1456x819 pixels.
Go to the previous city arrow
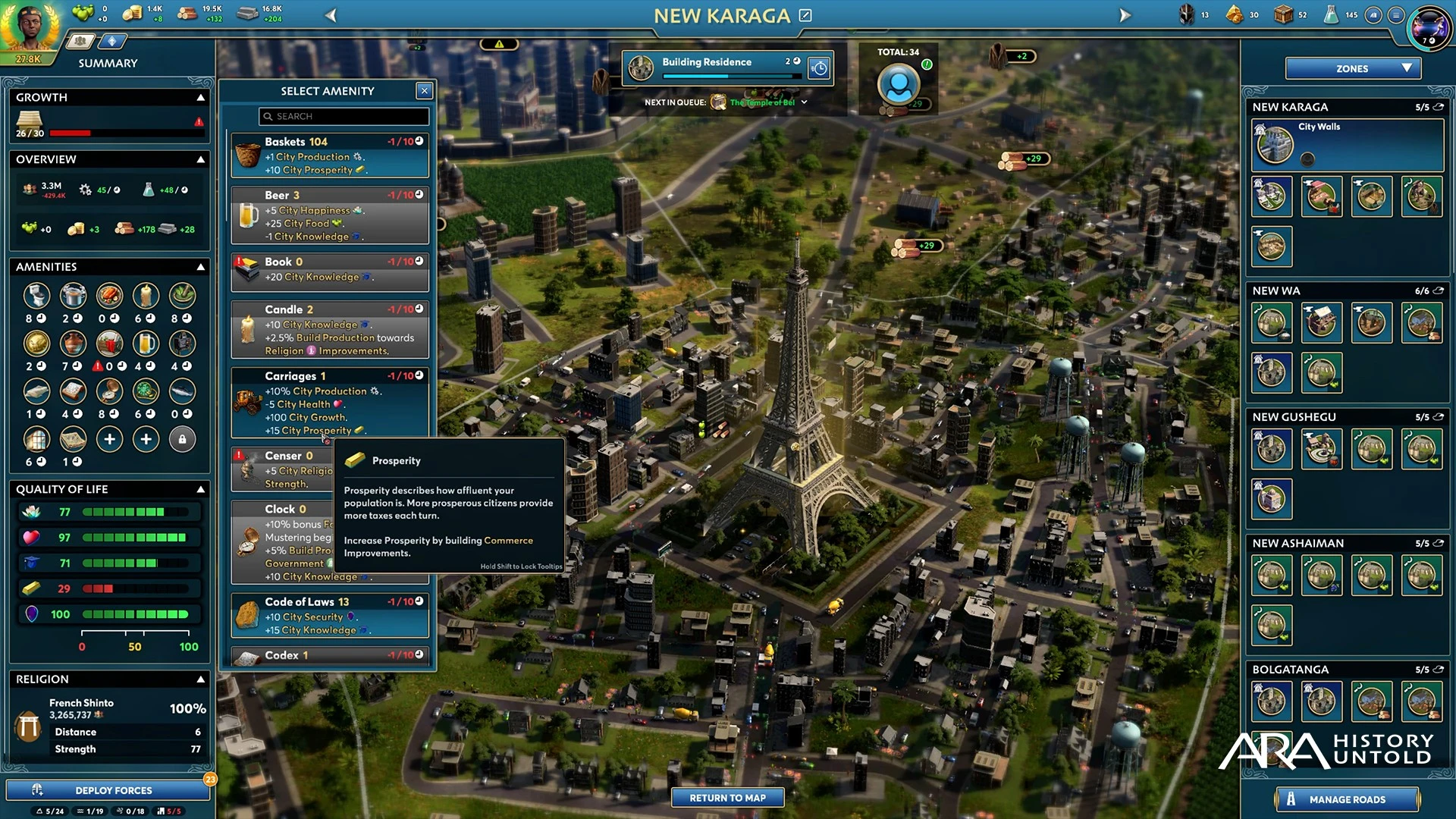pyautogui.click(x=331, y=15)
